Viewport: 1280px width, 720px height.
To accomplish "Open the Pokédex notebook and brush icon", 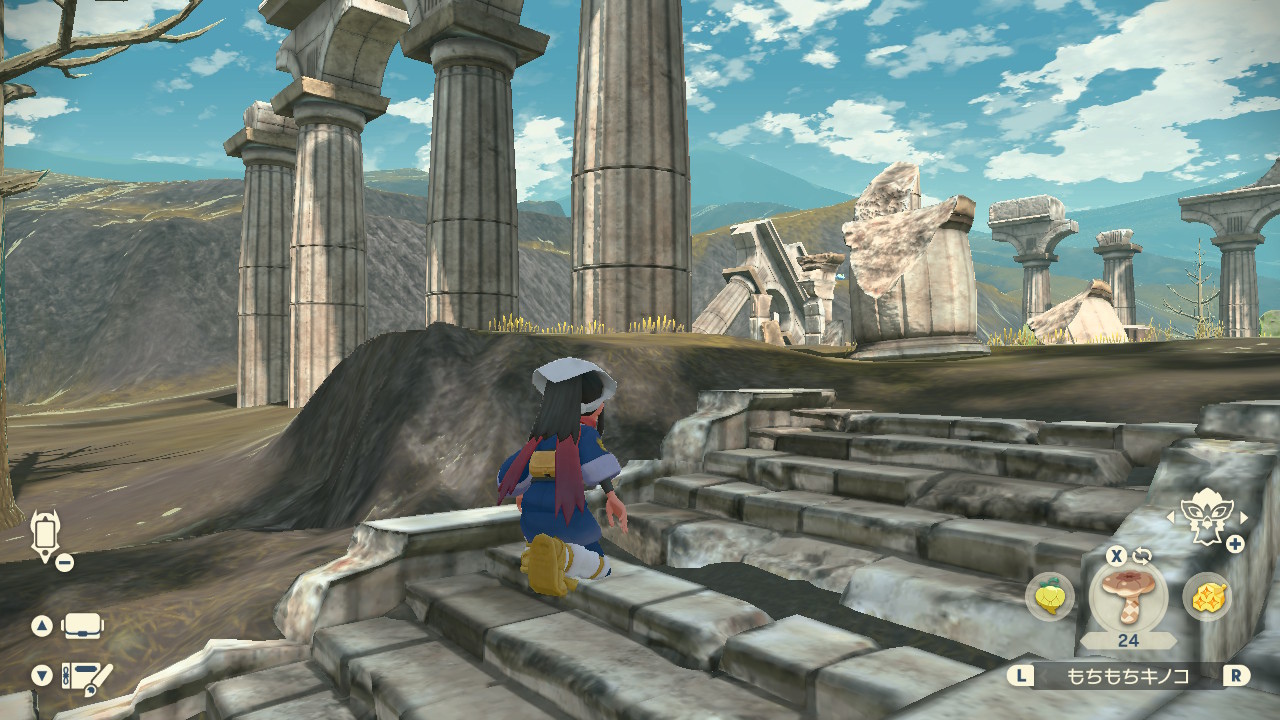I will point(86,677).
